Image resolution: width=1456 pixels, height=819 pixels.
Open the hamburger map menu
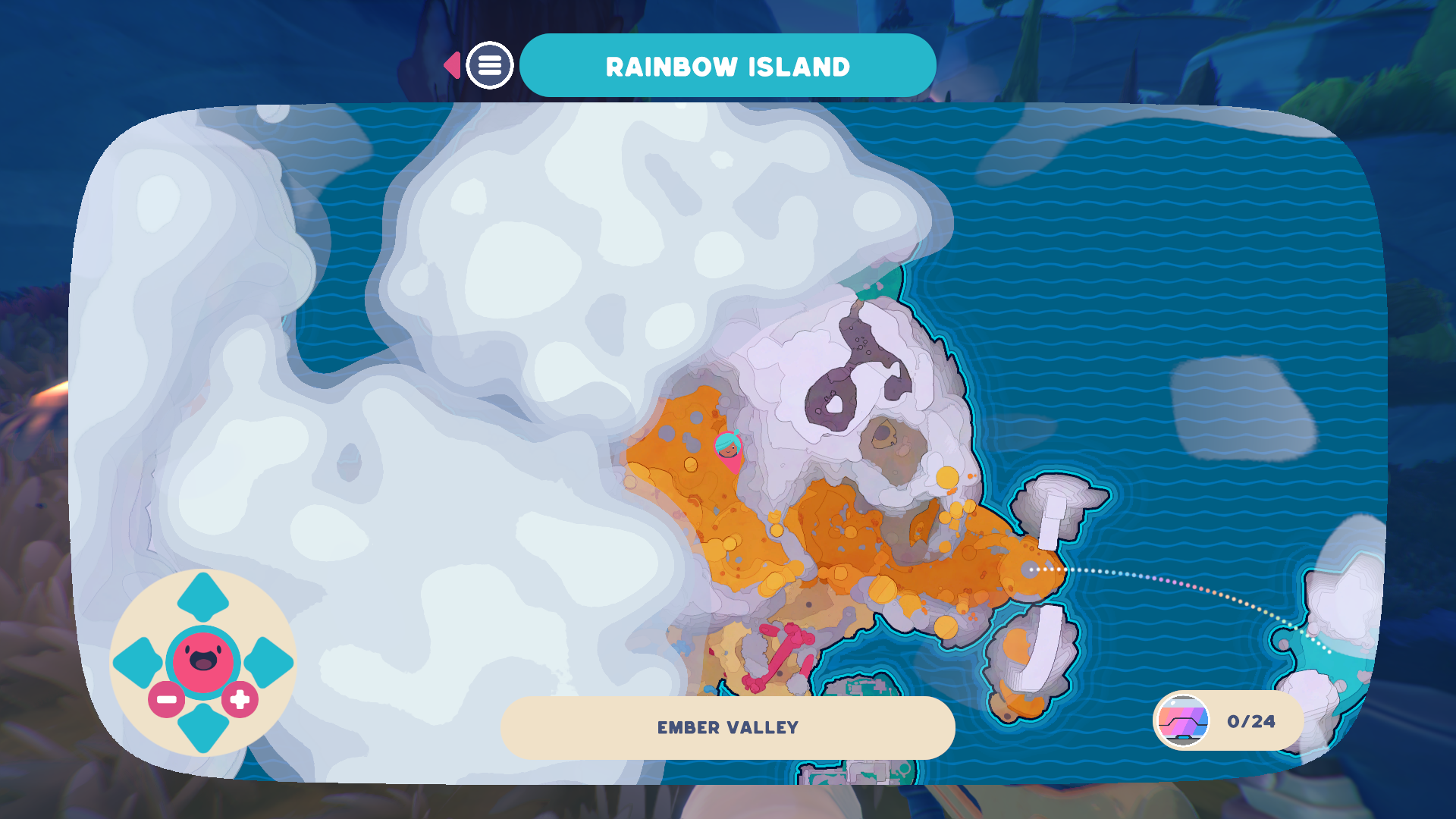(x=489, y=65)
